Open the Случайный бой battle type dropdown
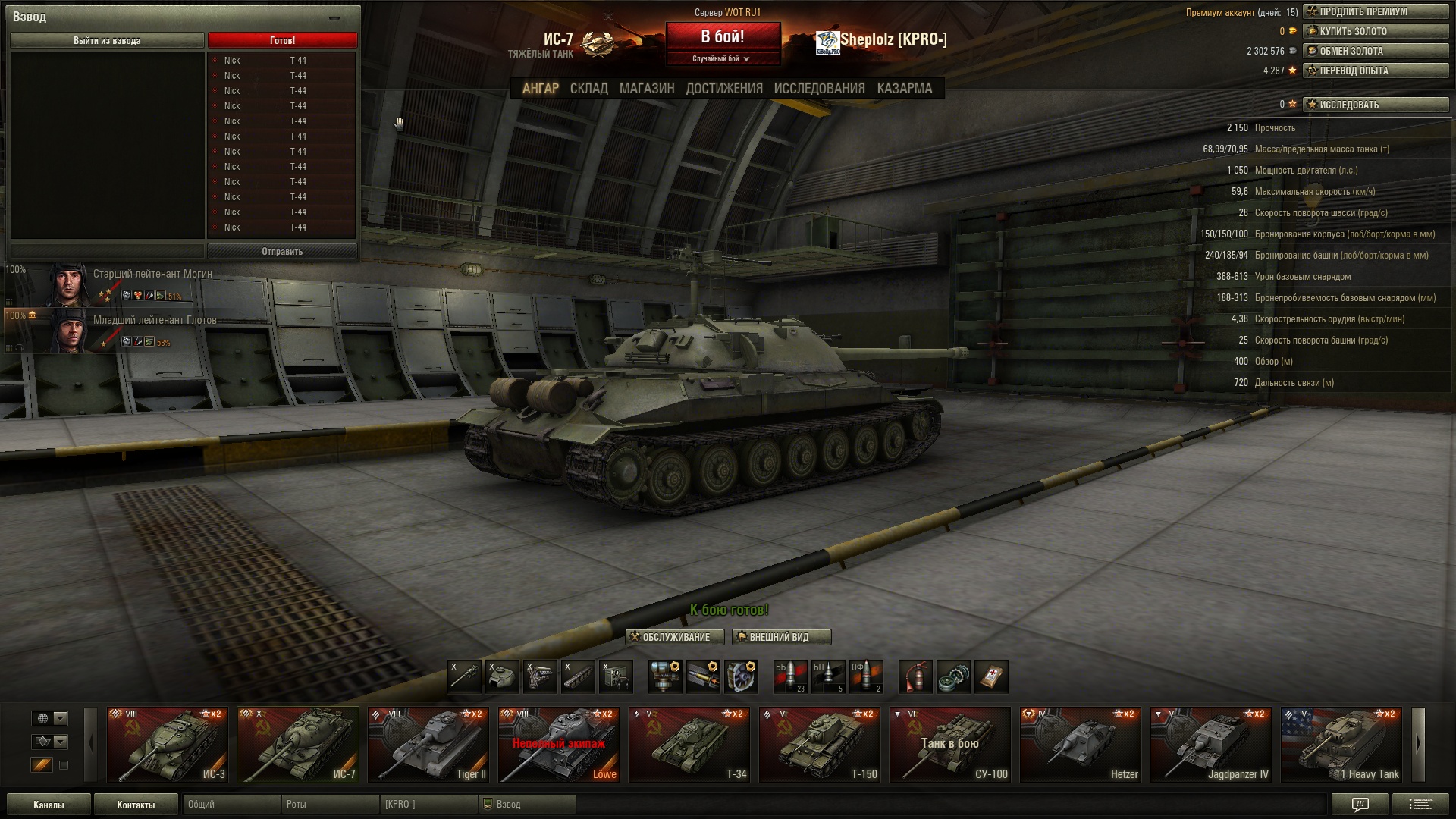1456x819 pixels. [x=722, y=58]
